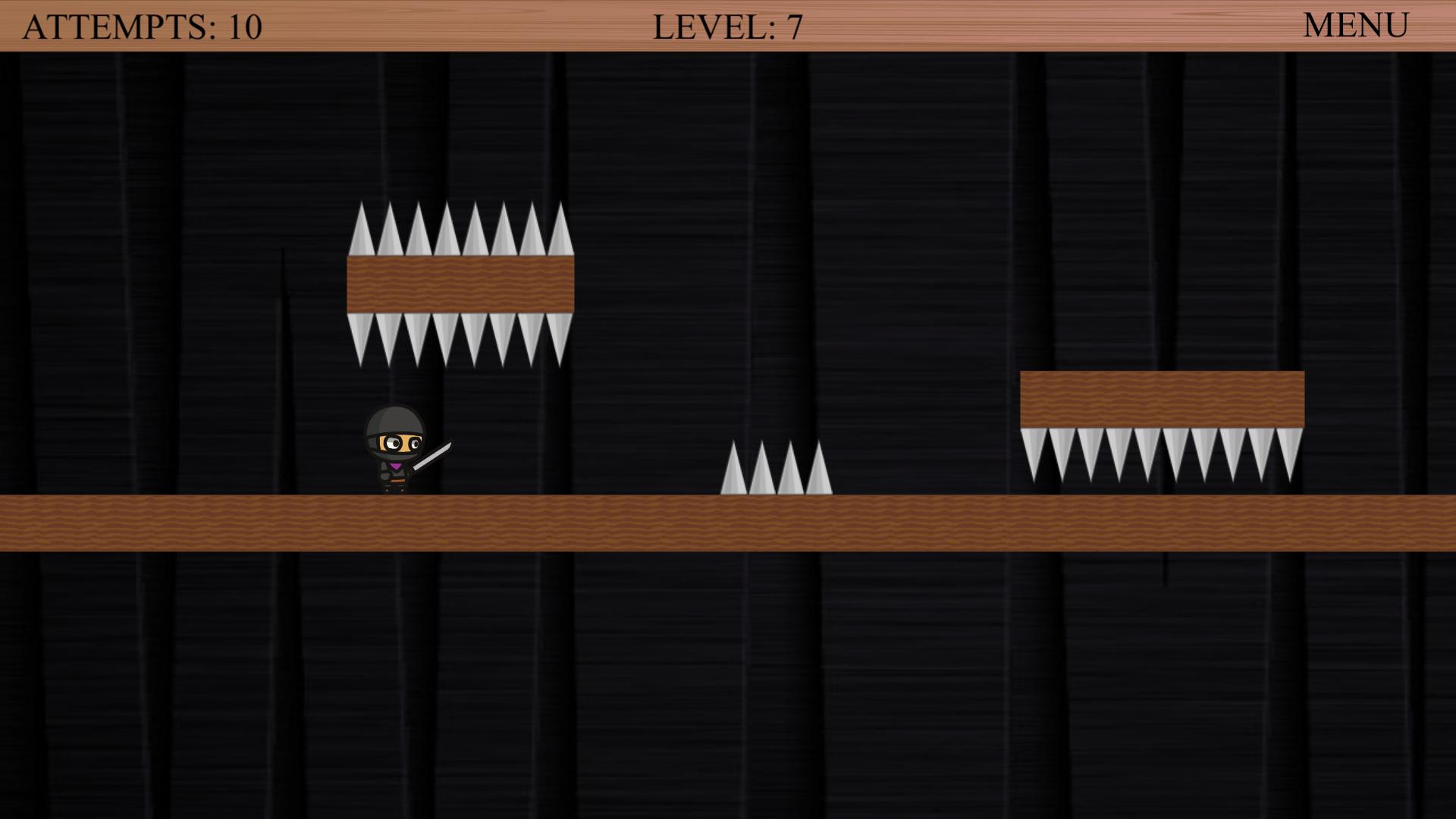
Task: Click the floating spiked platform's wooden center
Action: (x=459, y=284)
